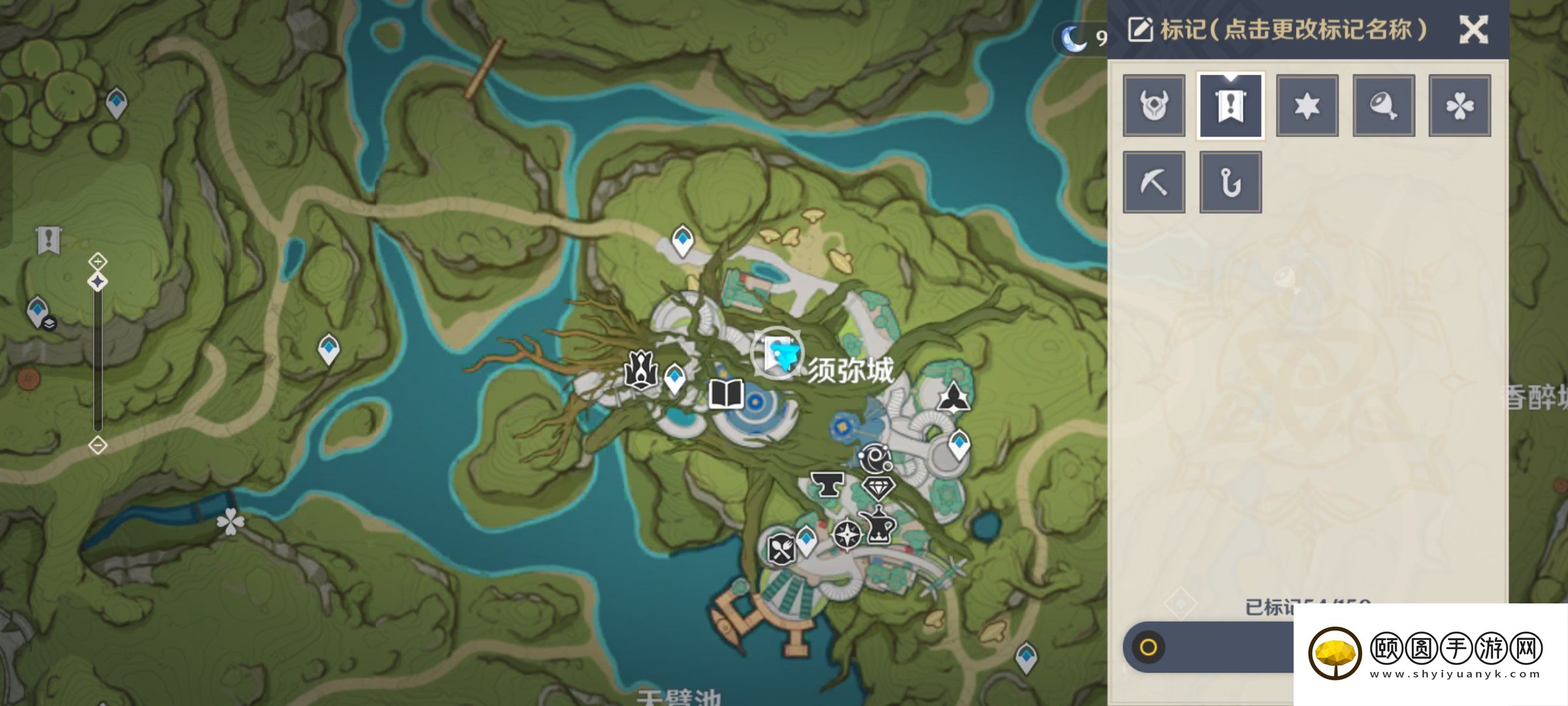Select the pickaxe marker icon

point(1154,182)
